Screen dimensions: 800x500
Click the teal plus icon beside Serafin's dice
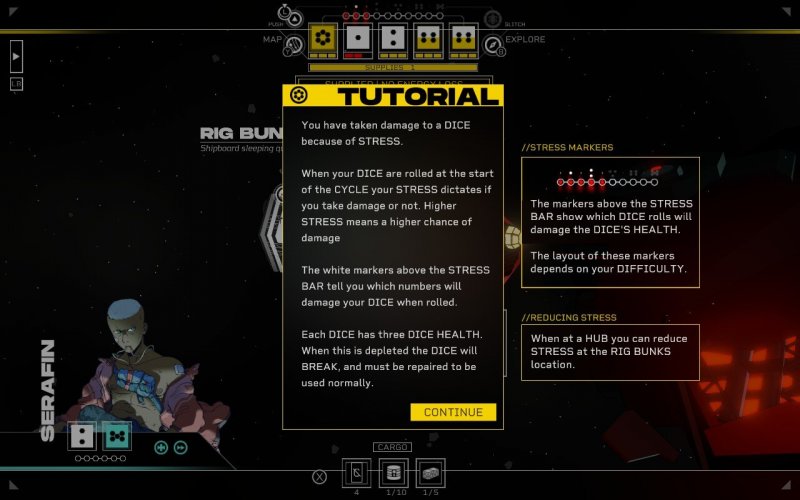[161, 447]
